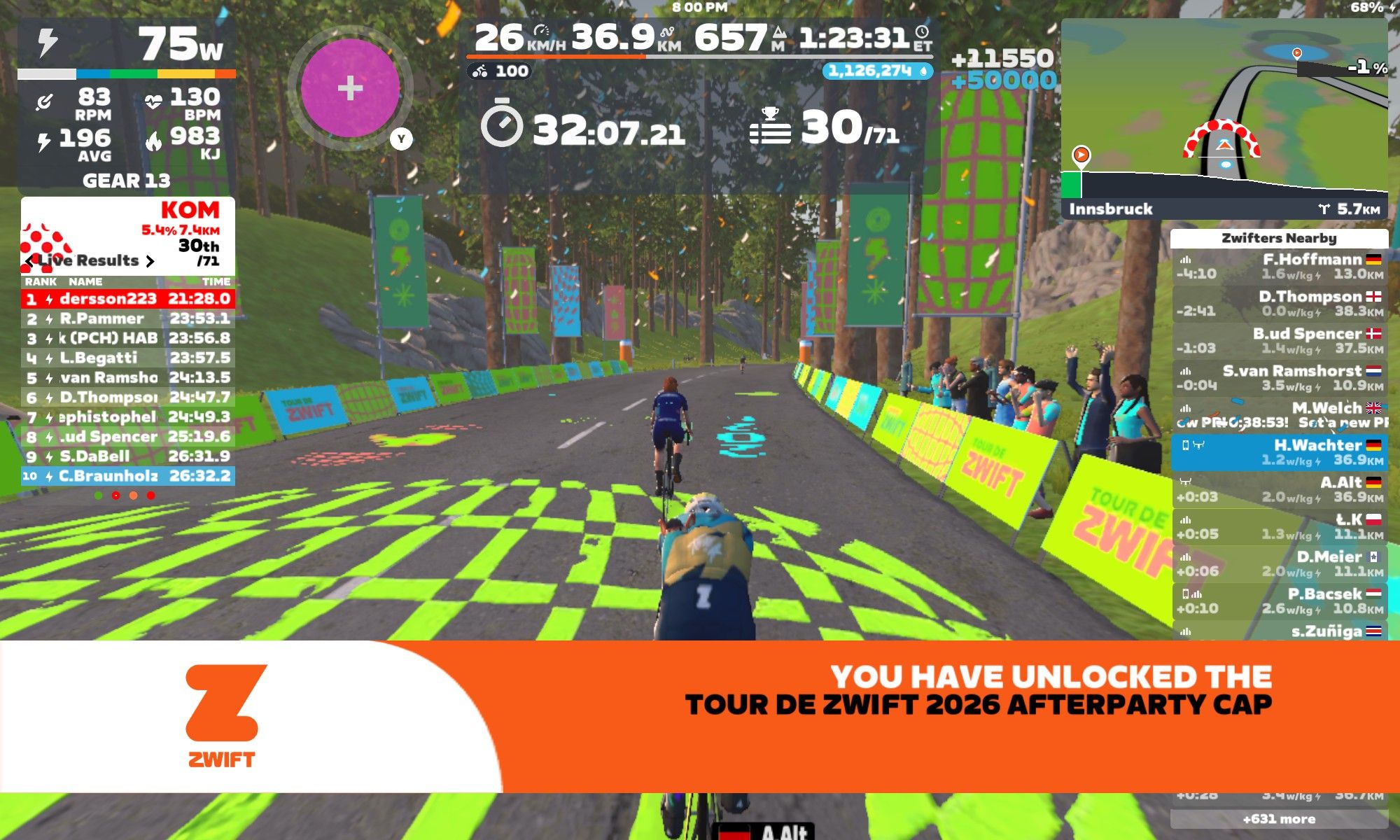This screenshot has height=840, width=1400.
Task: Select dersson223 in the KOM leaderboard
Action: pyautogui.click(x=128, y=299)
